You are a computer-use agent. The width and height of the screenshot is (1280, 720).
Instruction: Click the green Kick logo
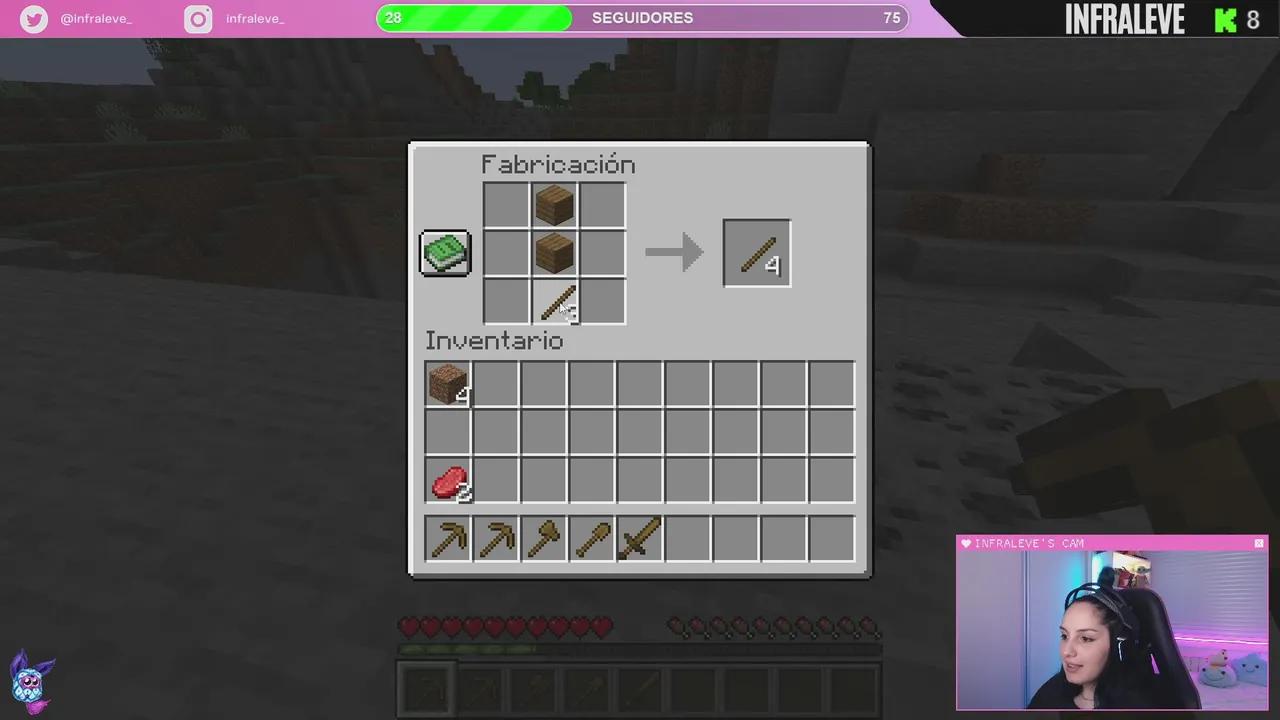[1226, 19]
